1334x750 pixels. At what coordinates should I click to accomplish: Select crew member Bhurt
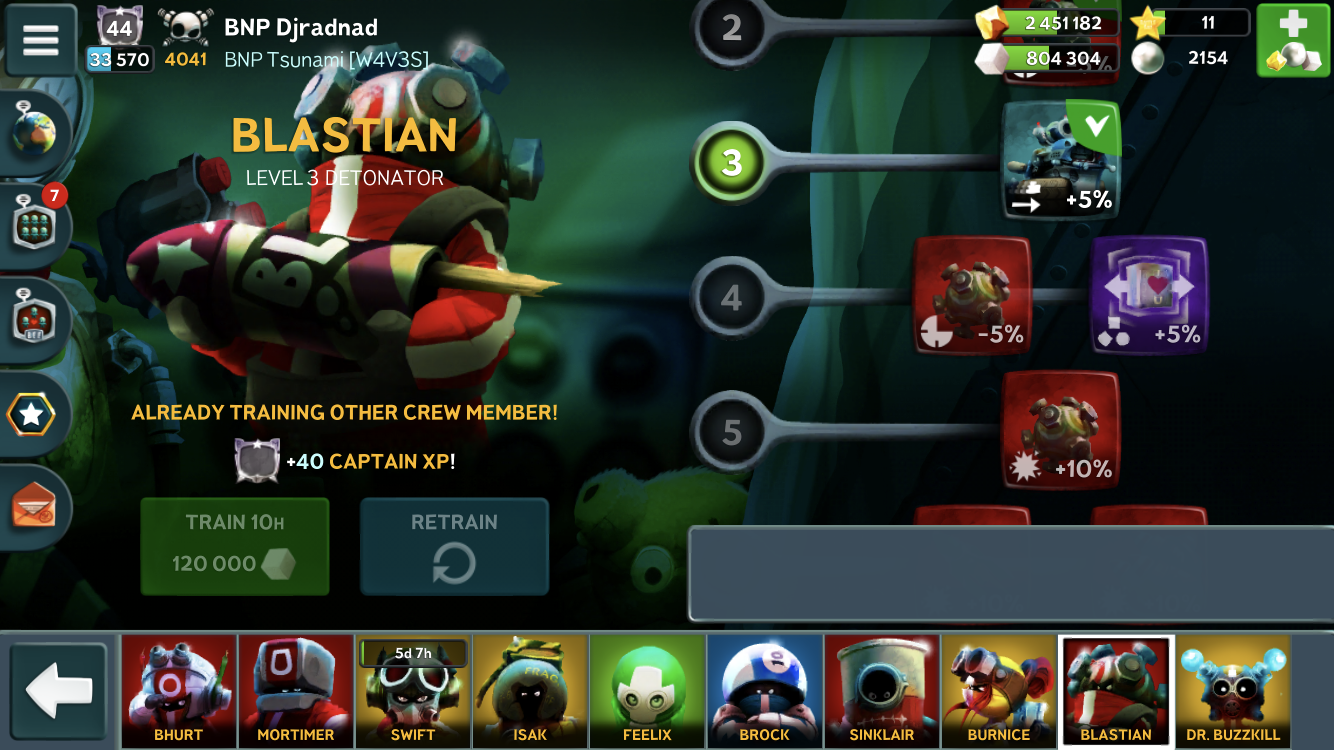click(x=179, y=691)
